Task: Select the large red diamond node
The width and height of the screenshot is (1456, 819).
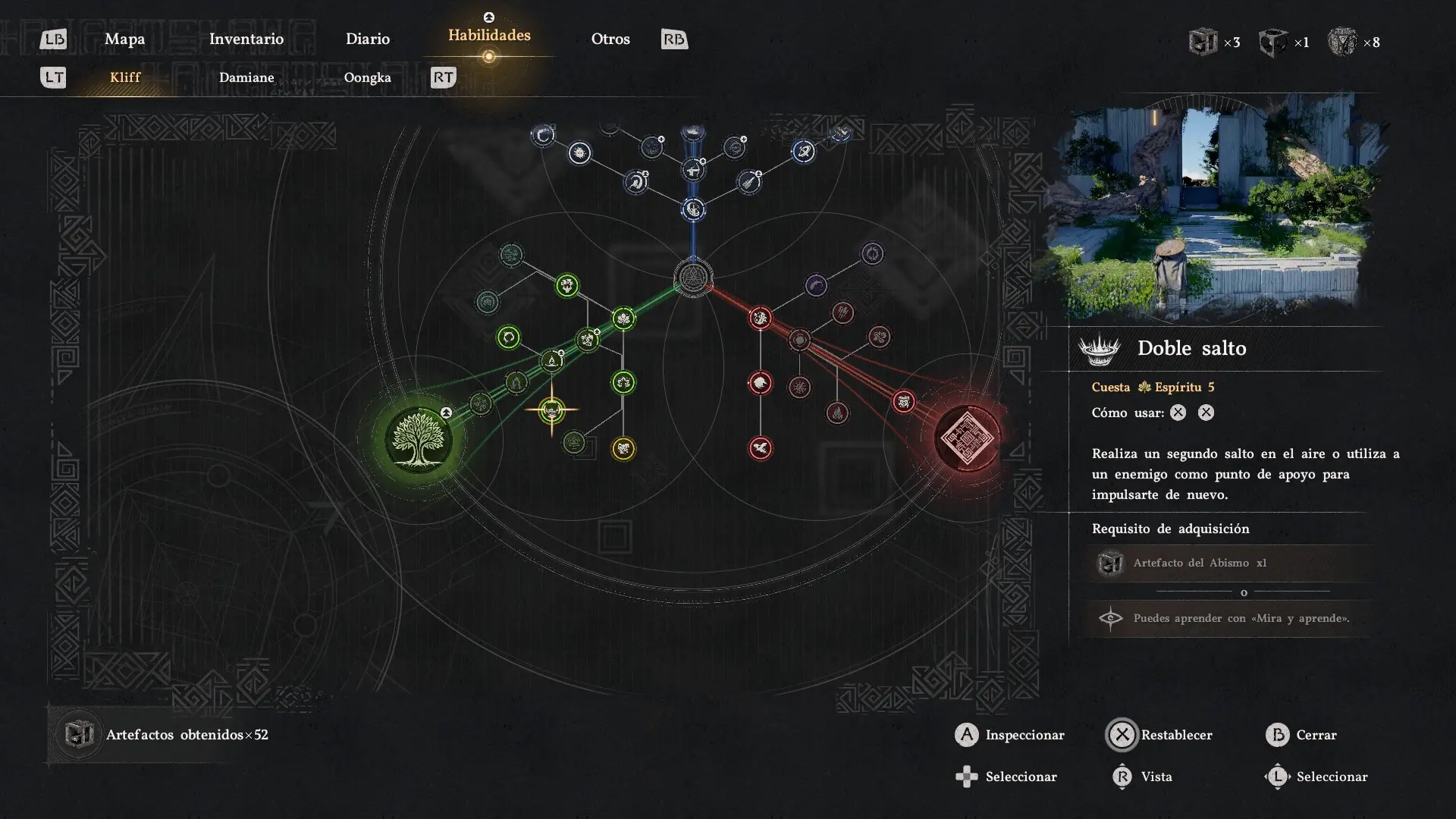Action: (x=966, y=438)
